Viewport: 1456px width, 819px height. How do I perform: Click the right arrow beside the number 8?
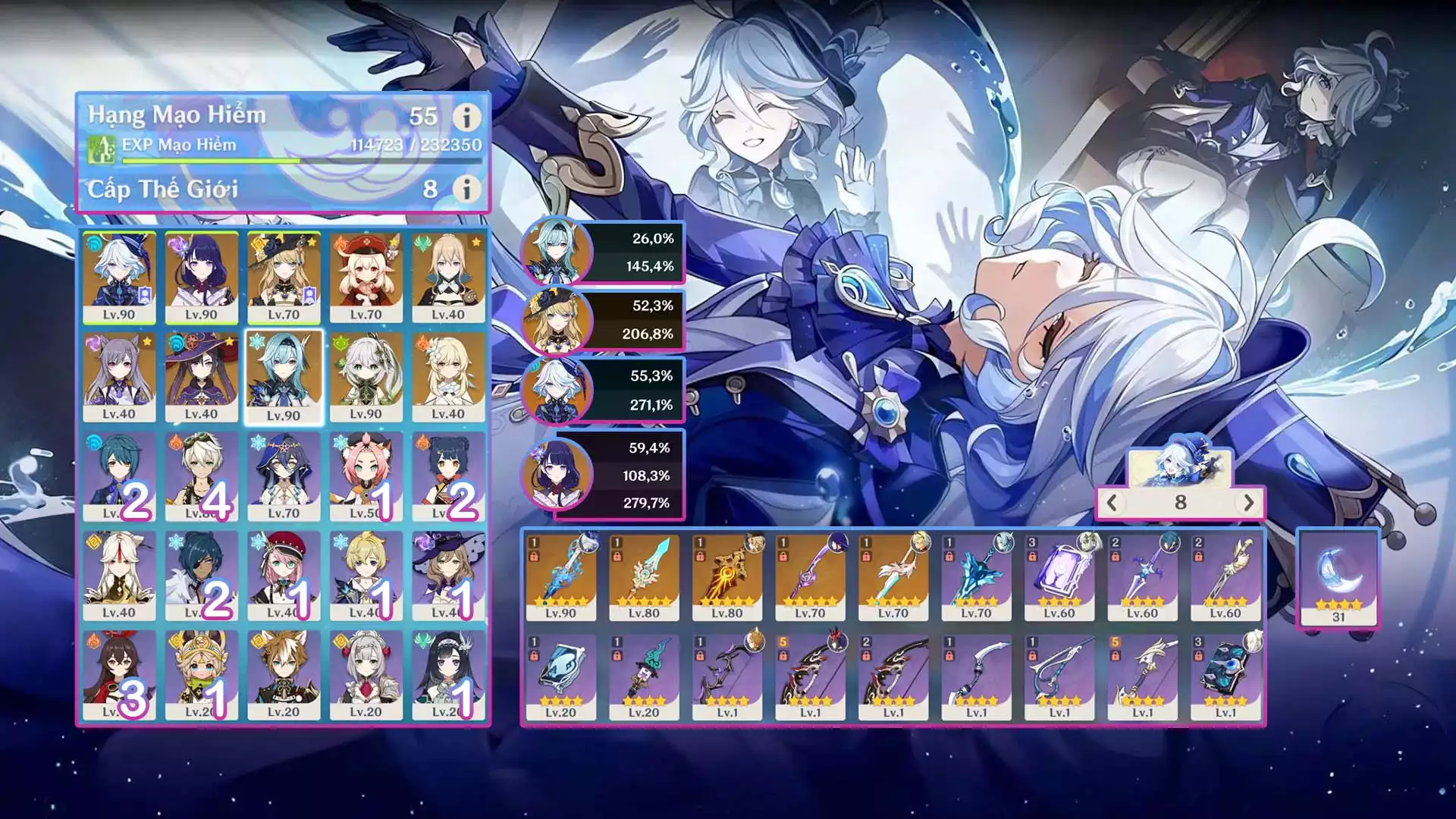[x=1248, y=502]
